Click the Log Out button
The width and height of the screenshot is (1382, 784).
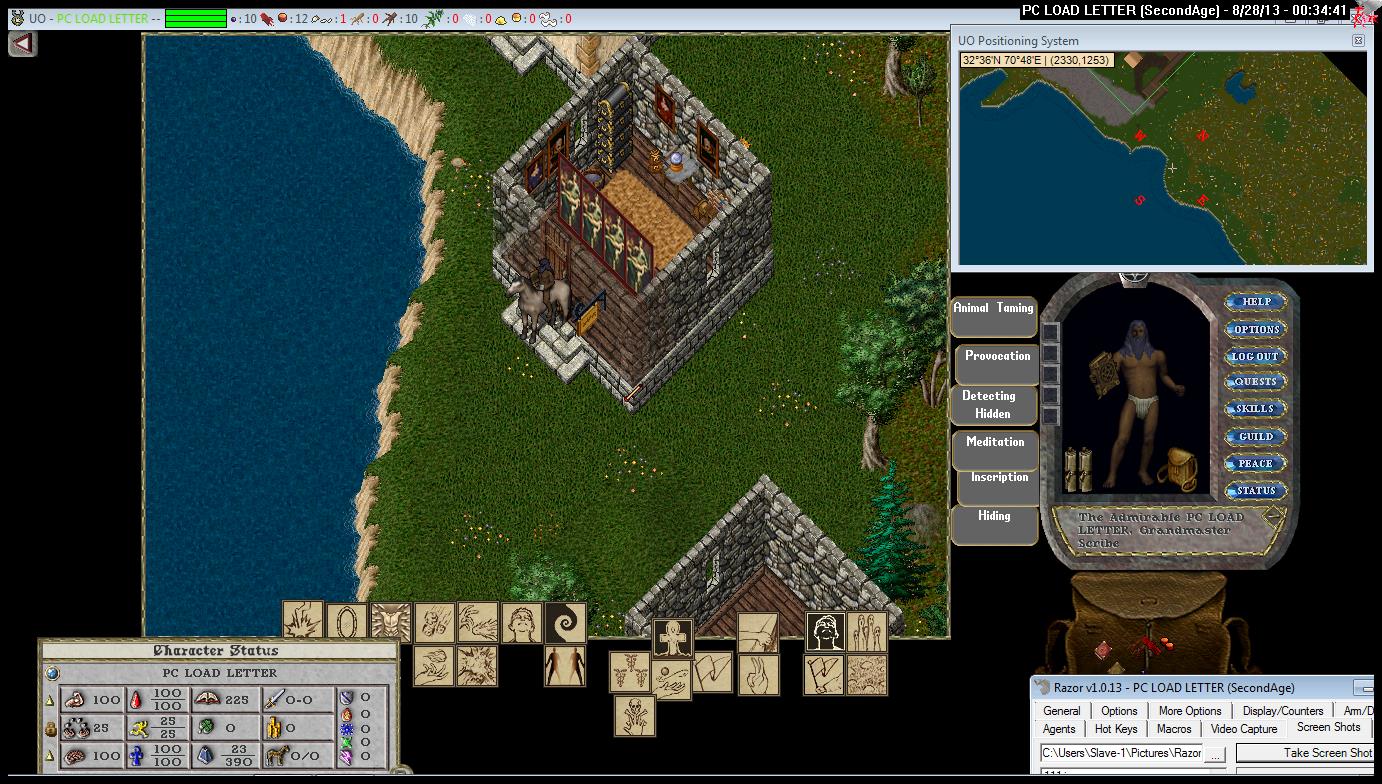(1256, 356)
